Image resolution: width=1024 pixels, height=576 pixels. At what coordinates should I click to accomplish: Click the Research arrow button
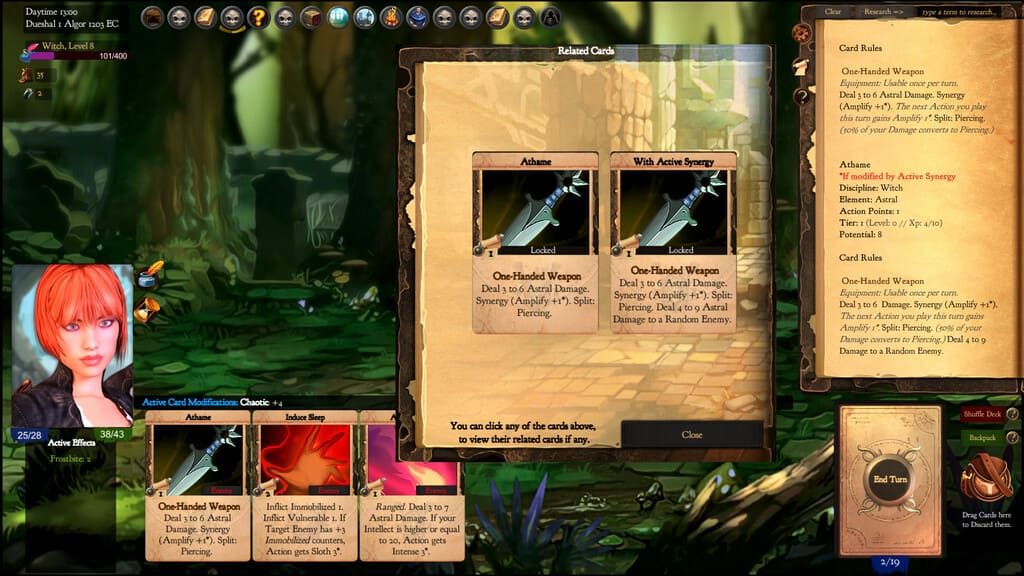(x=883, y=12)
